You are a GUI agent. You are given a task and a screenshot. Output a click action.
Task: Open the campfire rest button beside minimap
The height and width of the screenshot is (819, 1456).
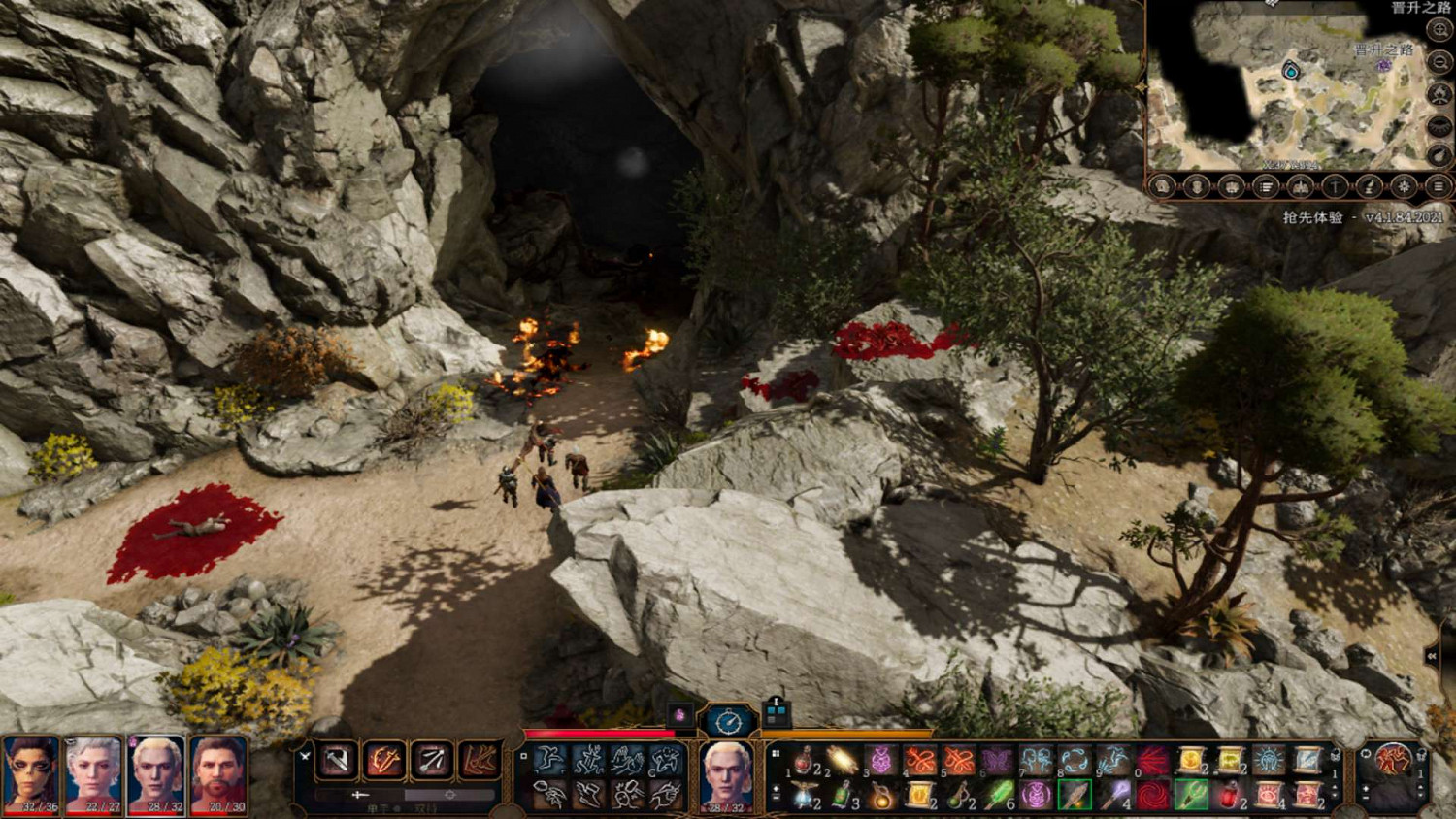click(1439, 95)
